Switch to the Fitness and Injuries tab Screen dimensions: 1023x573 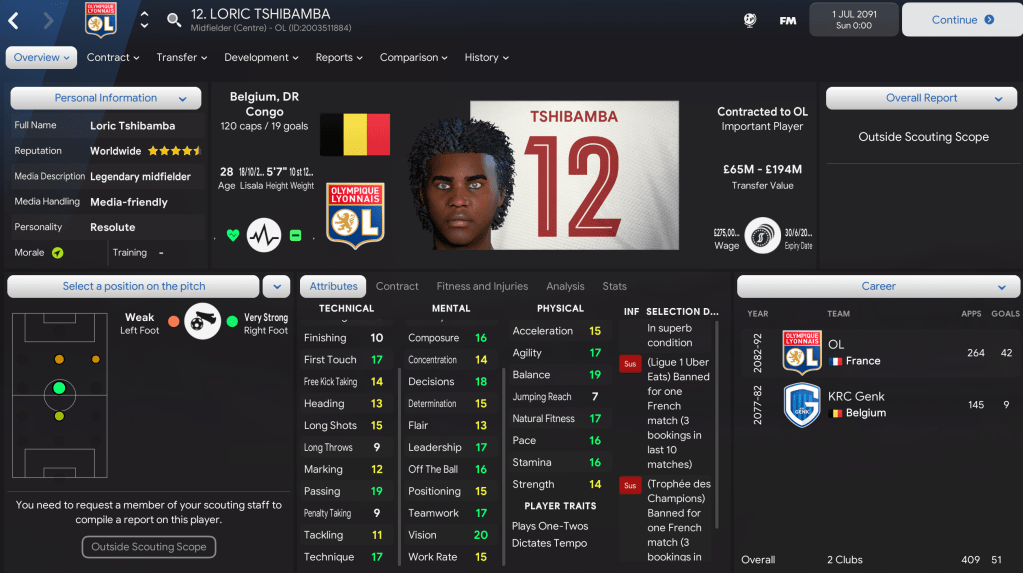[482, 287]
